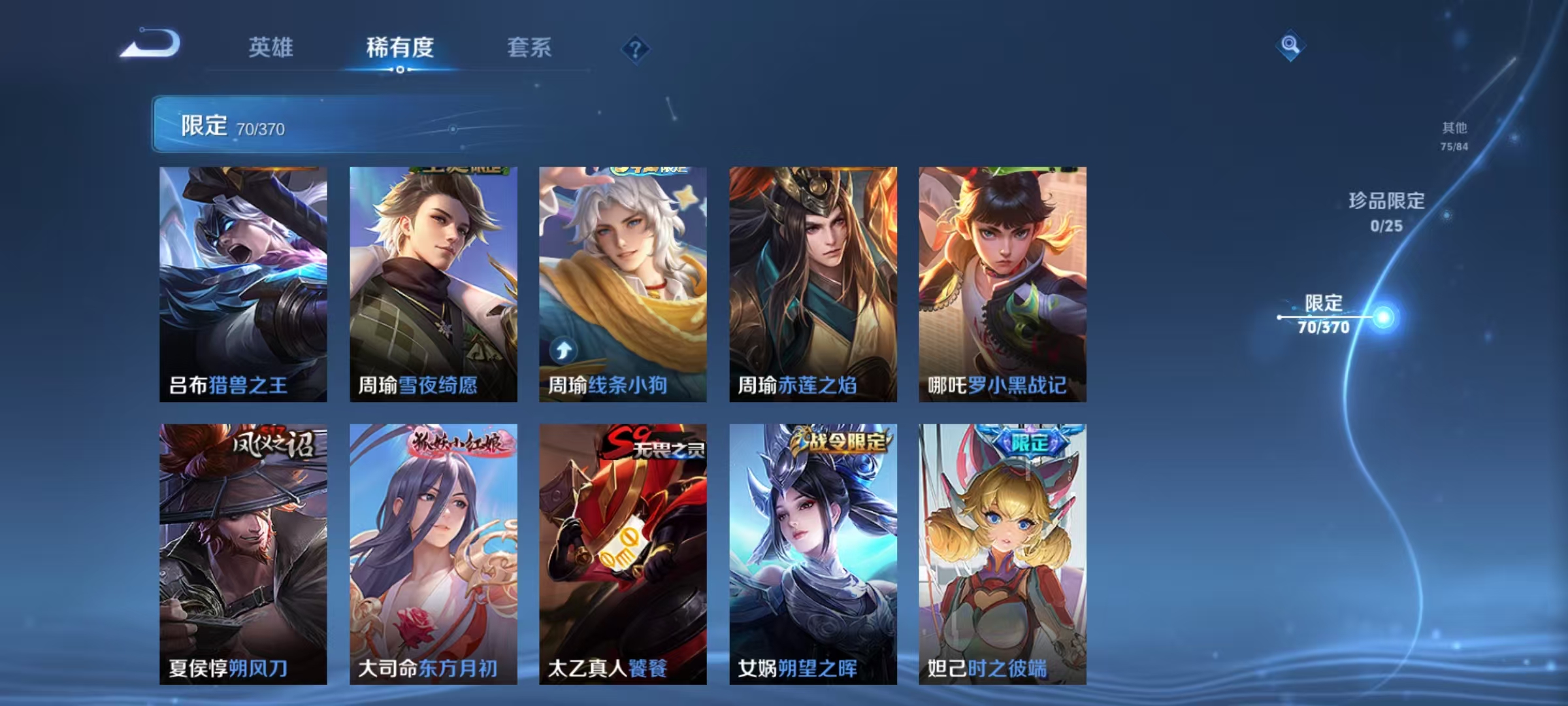The width and height of the screenshot is (1568, 706).
Task: Click the blue upgrade arrow on 周瑜线条小狗 skin
Action: [564, 352]
